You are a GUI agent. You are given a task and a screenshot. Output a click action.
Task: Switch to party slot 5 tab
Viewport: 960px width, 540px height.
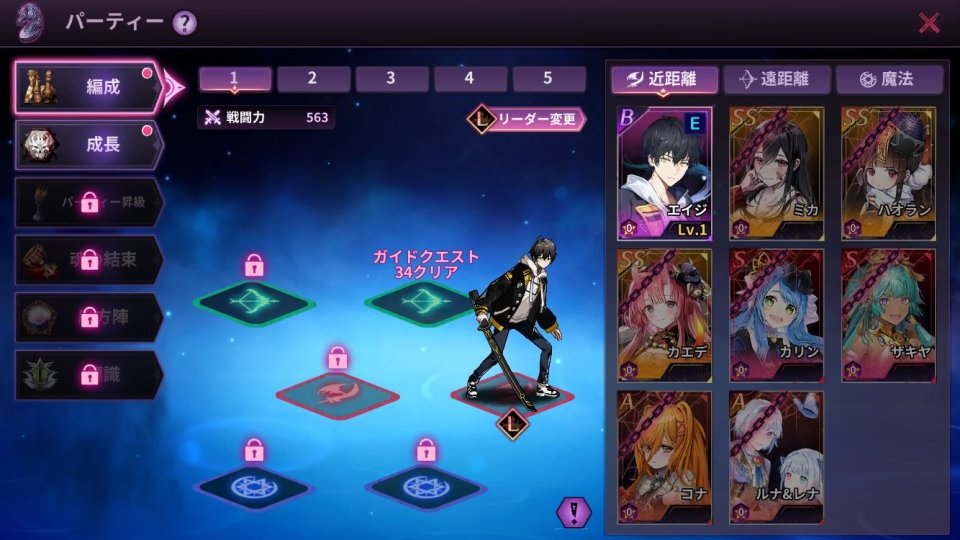point(549,79)
